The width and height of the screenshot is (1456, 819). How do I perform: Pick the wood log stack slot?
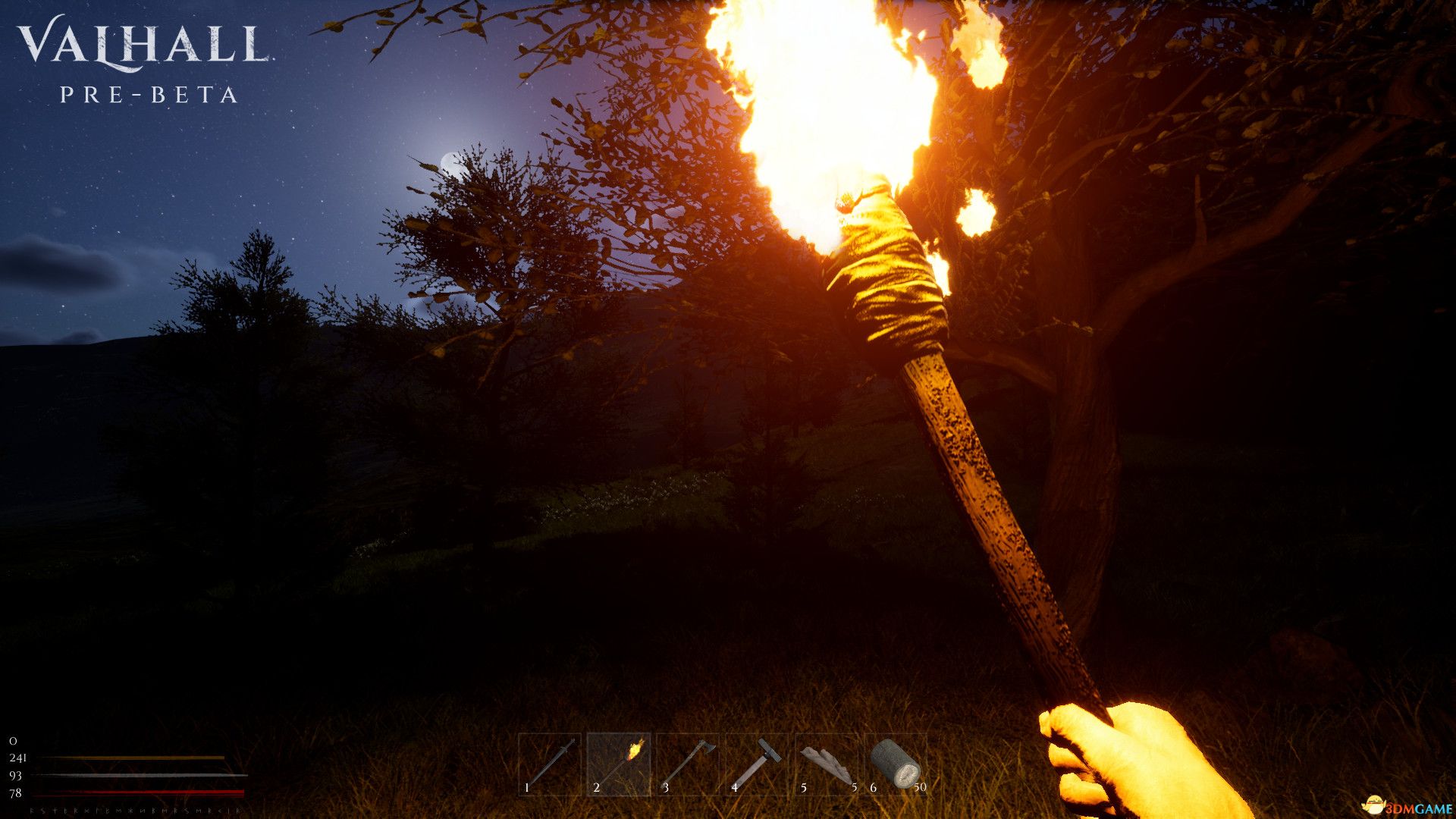[896, 764]
